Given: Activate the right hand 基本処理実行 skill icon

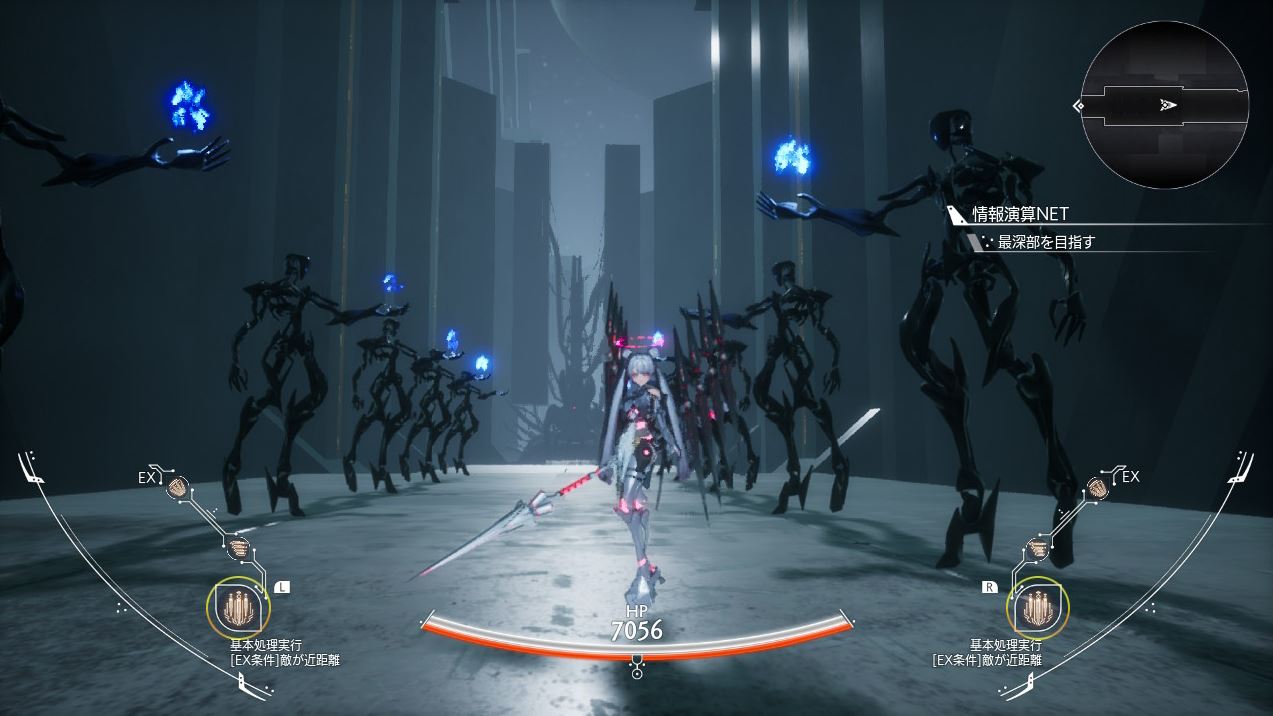Looking at the screenshot, I should click(1038, 608).
